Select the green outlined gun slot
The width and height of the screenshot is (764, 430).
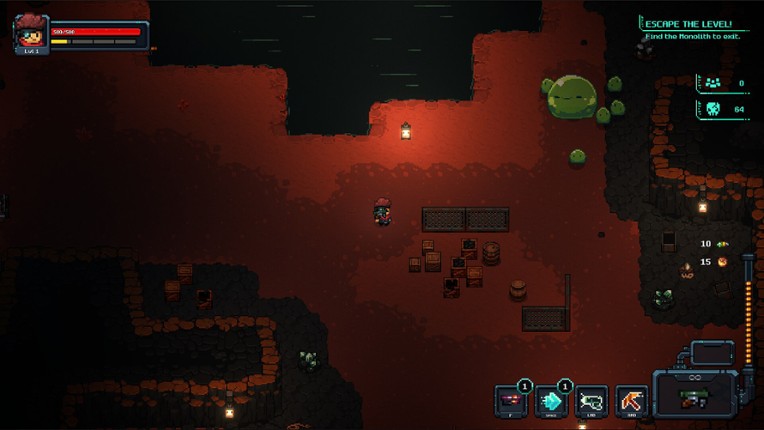click(x=591, y=400)
